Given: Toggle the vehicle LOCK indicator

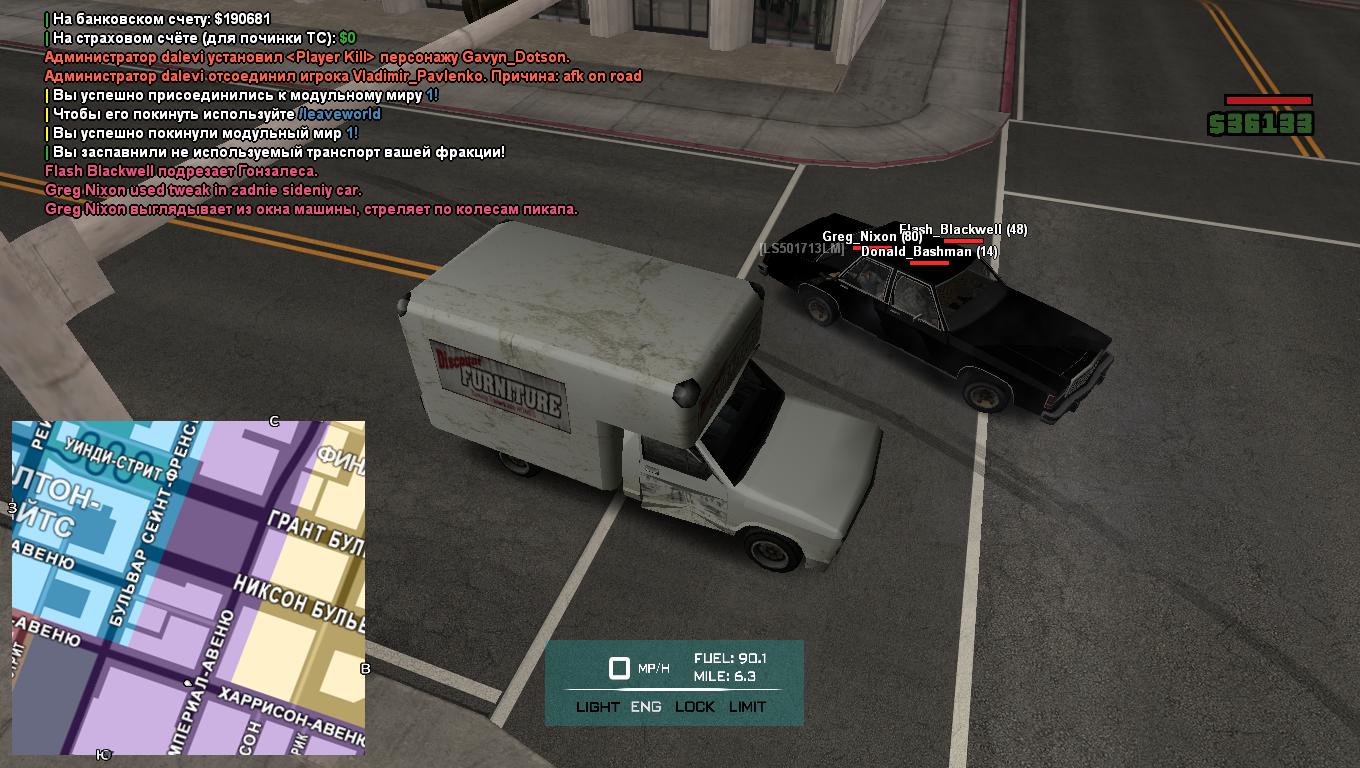Looking at the screenshot, I should 695,707.
